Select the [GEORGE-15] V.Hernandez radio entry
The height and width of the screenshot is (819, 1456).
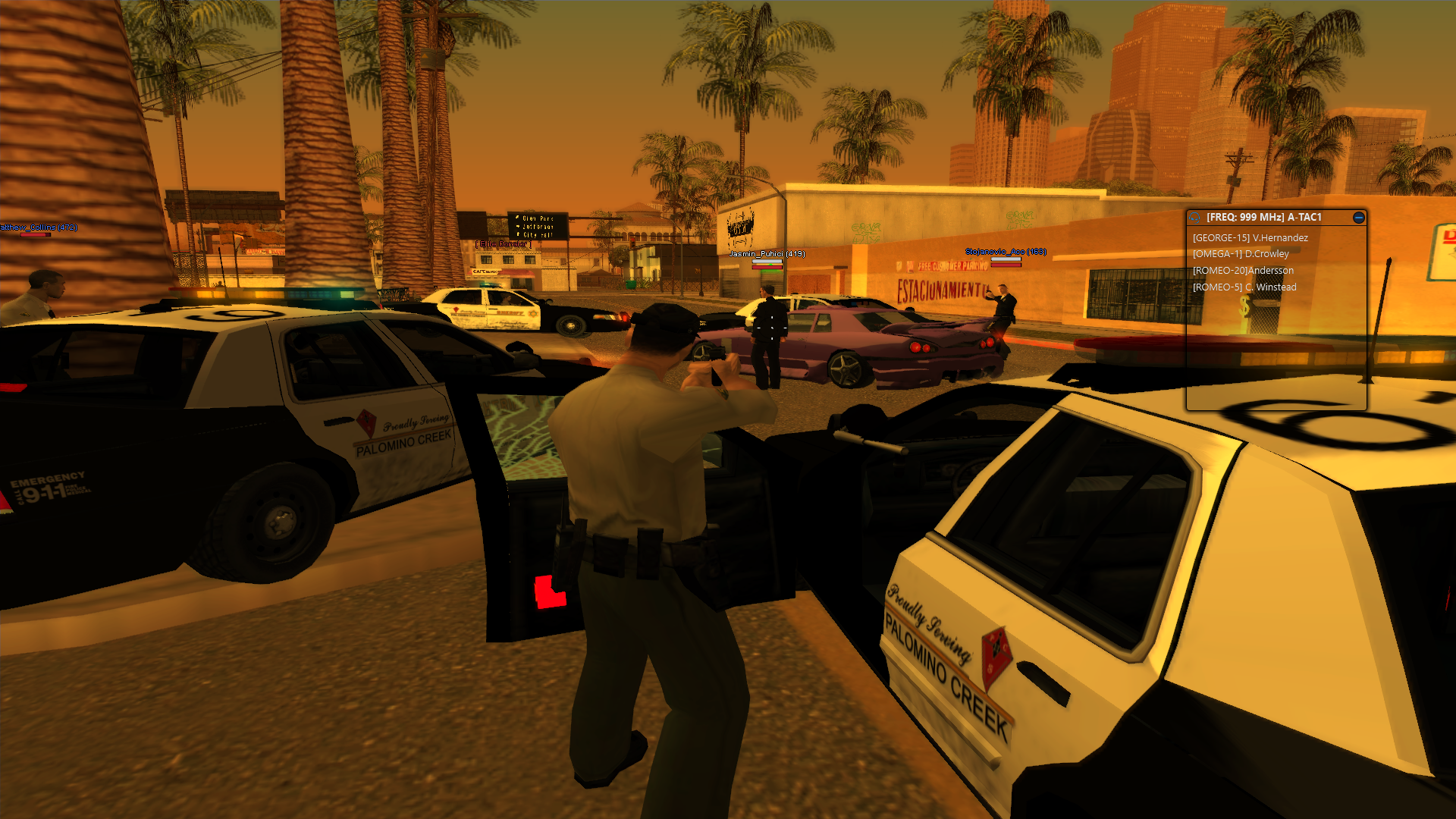click(1251, 237)
